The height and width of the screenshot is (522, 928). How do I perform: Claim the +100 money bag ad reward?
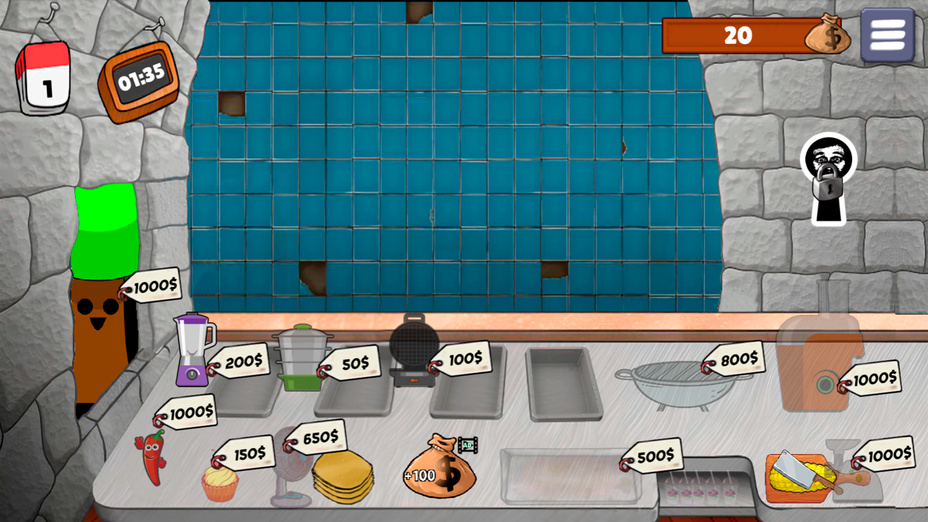click(x=440, y=467)
